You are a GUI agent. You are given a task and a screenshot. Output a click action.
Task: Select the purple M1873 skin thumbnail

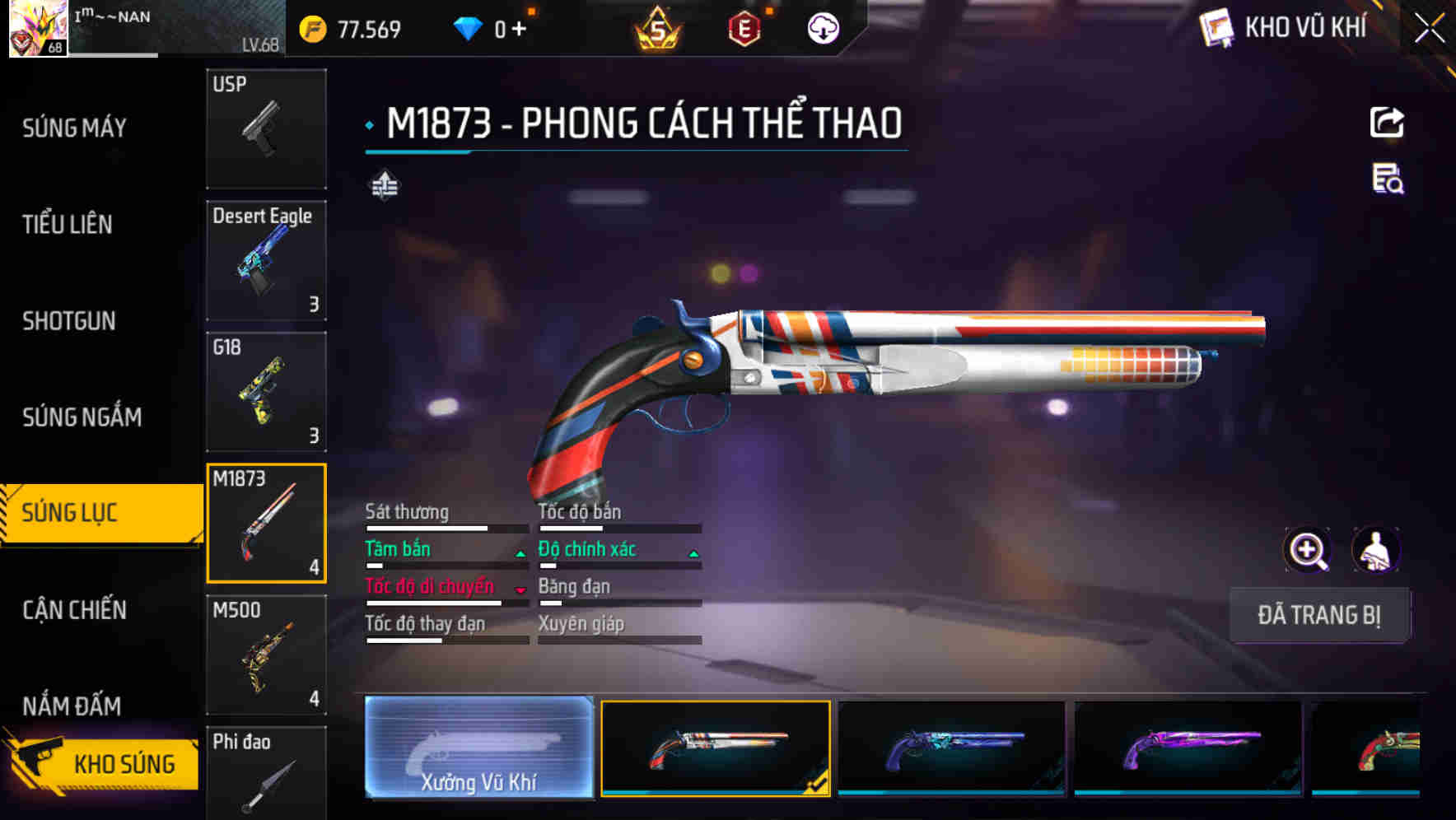(x=1188, y=748)
